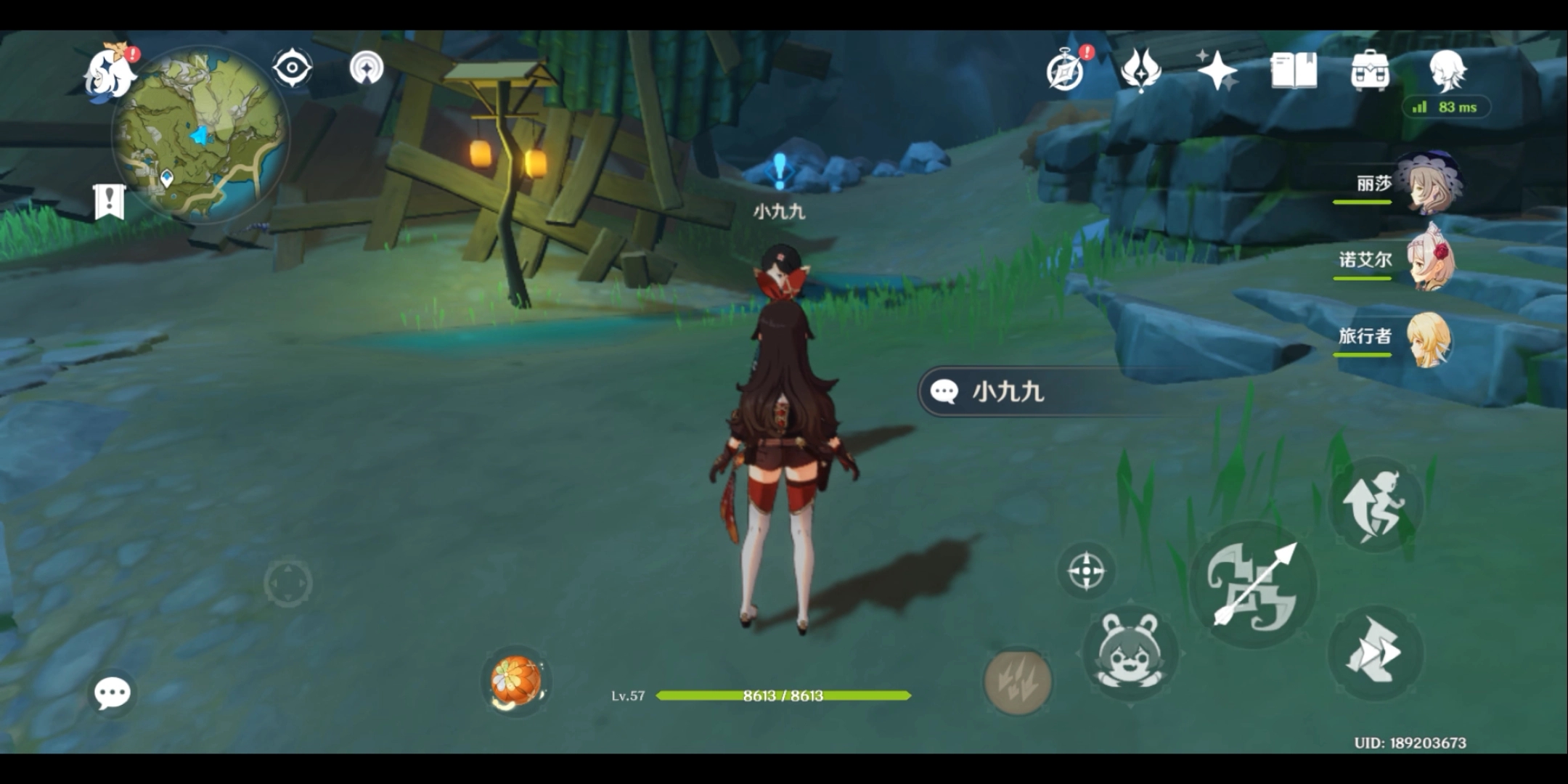Talk to 小九九 via dialogue prompt
1568x784 pixels.
click(x=1045, y=392)
